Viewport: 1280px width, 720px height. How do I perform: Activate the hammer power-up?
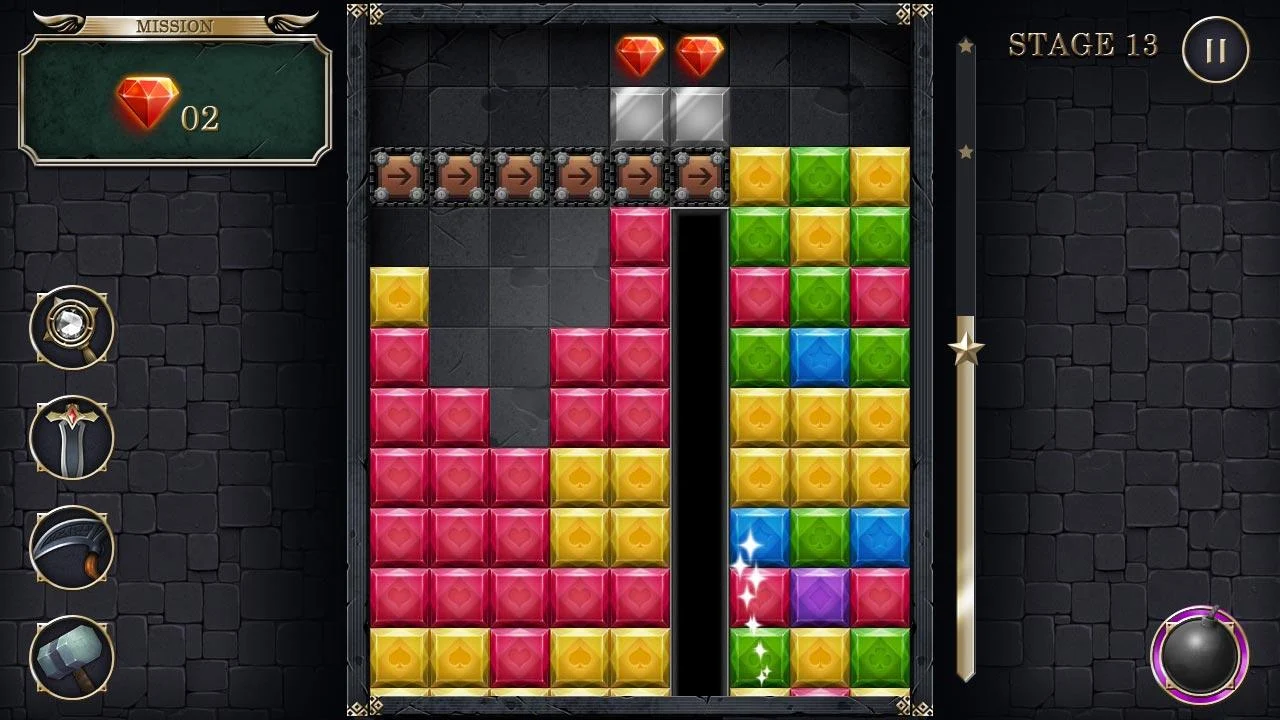pos(71,657)
